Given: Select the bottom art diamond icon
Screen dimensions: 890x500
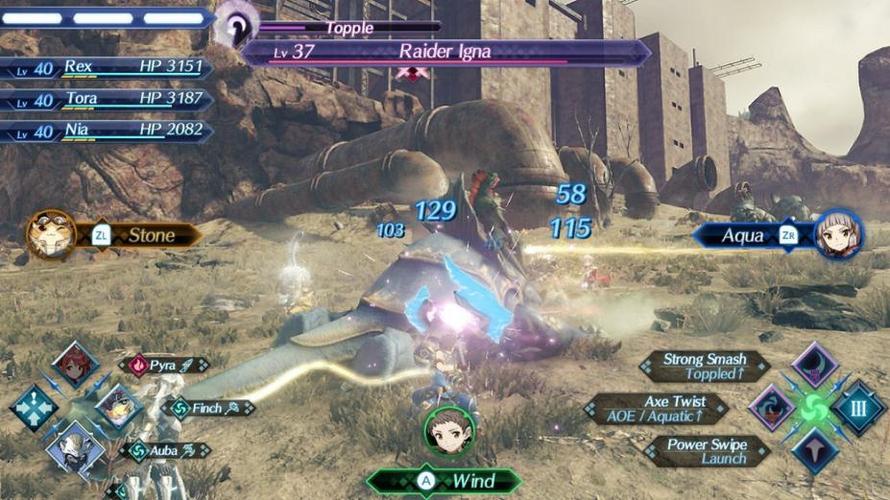Looking at the screenshot, I should pos(814,451).
